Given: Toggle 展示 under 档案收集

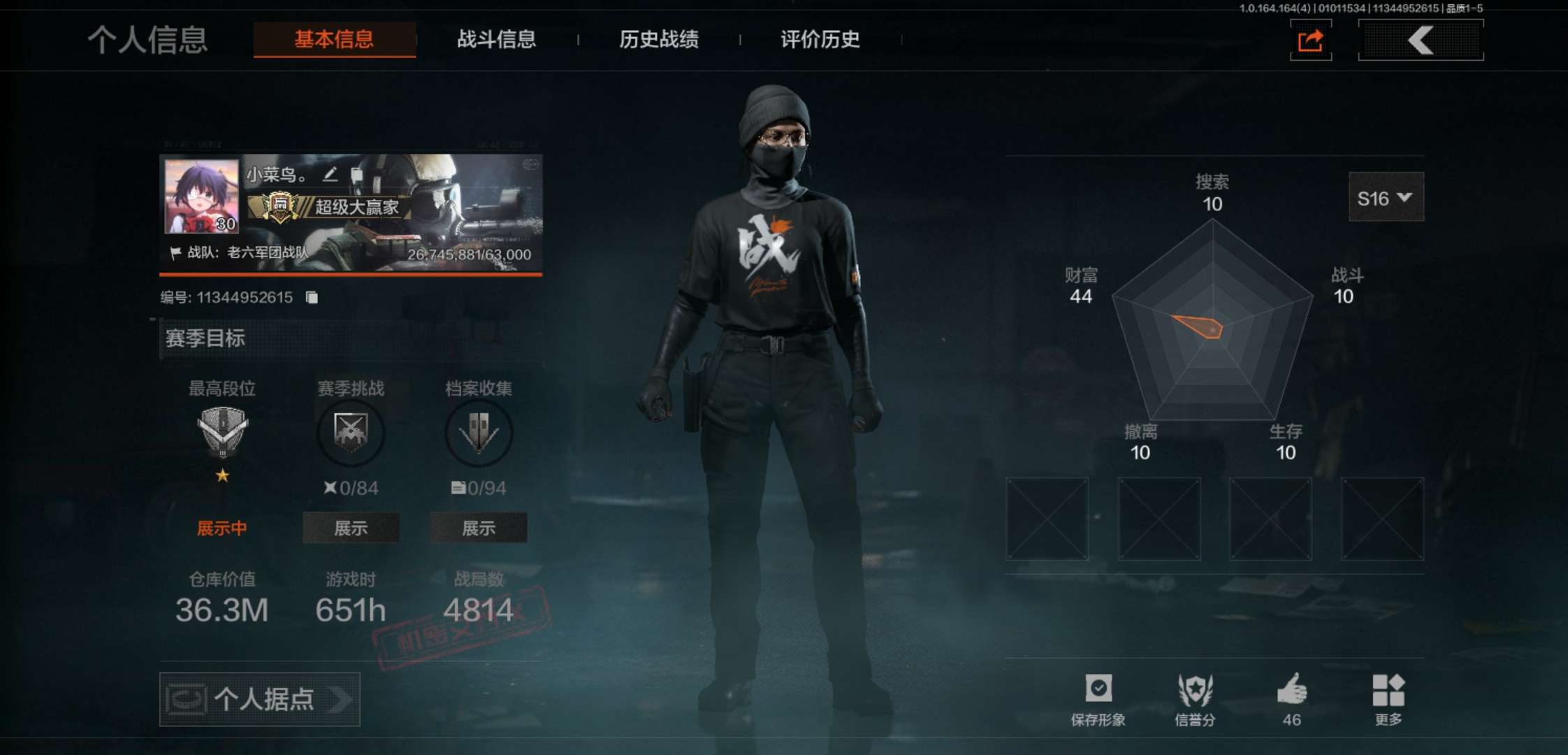Looking at the screenshot, I should [x=478, y=528].
